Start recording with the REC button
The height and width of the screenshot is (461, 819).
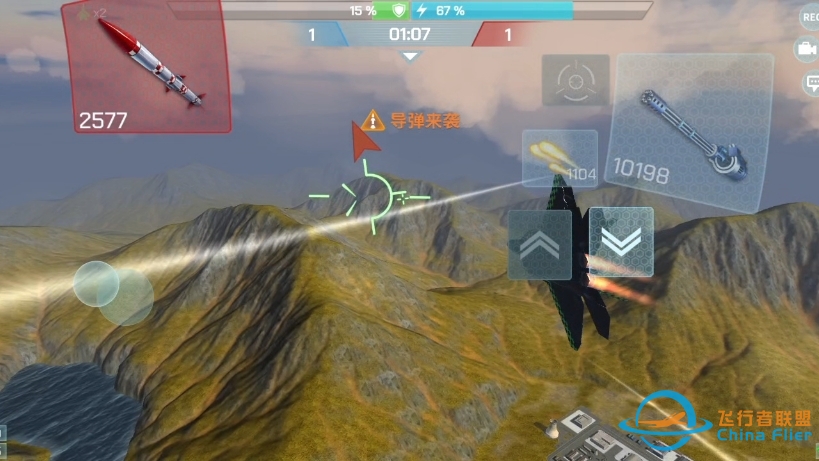click(x=809, y=16)
